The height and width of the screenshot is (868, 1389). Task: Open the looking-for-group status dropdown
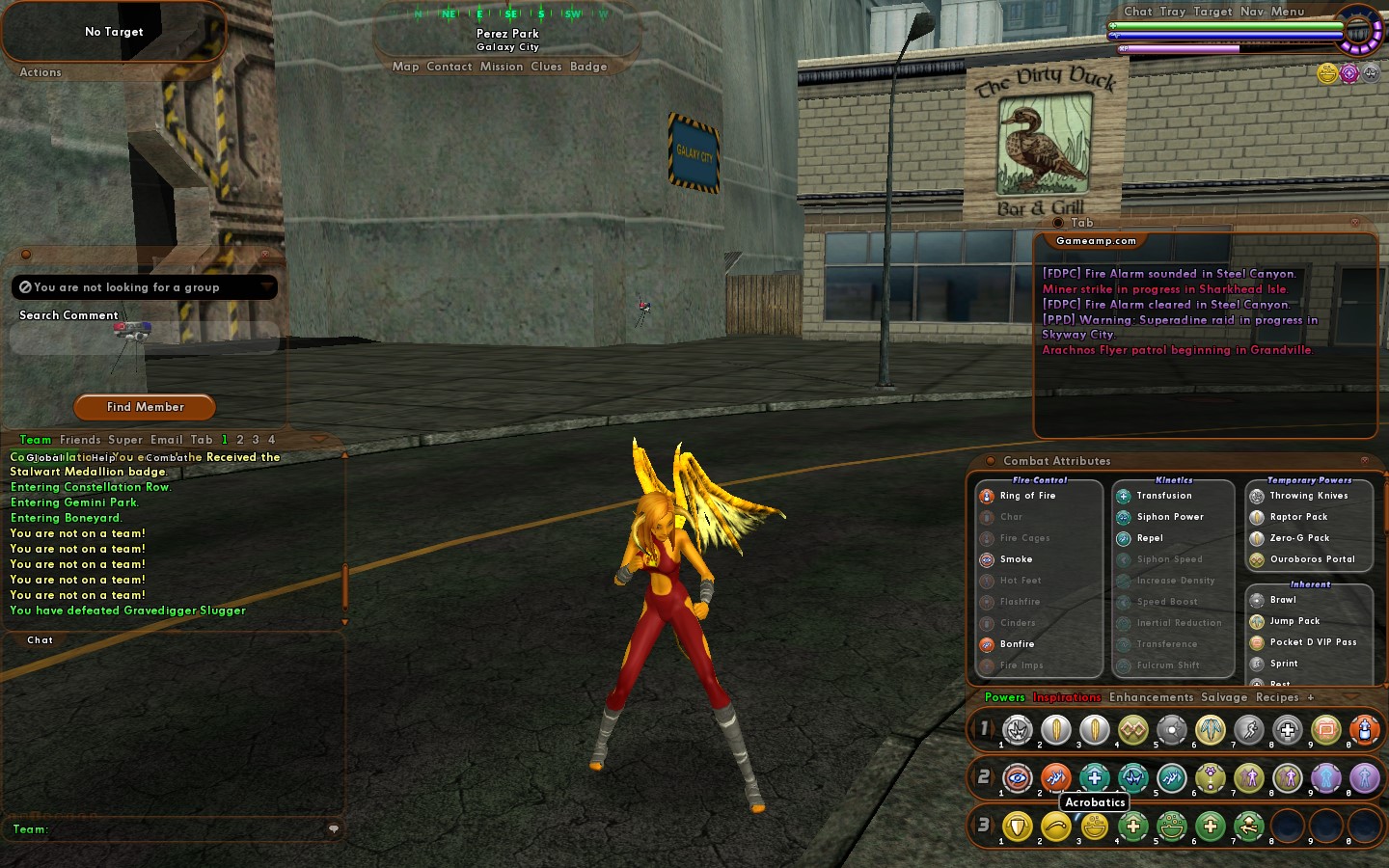145,287
